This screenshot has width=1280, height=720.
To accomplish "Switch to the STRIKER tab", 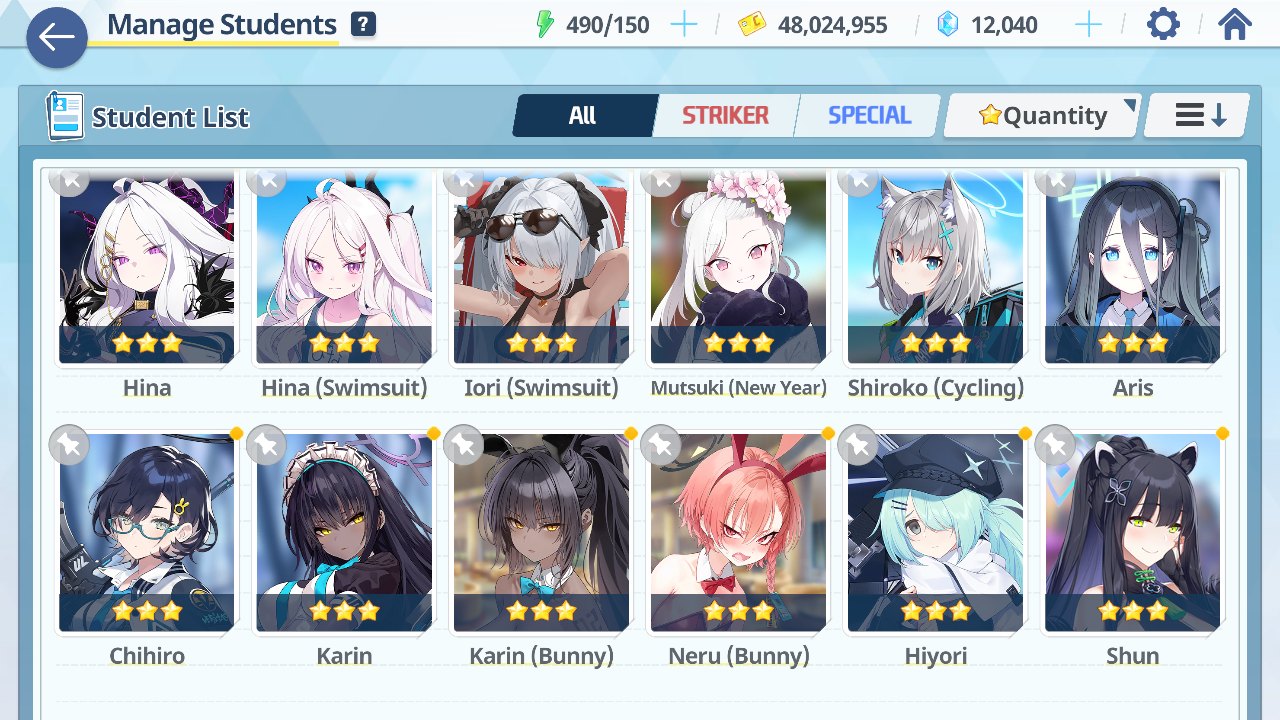I will click(x=725, y=116).
